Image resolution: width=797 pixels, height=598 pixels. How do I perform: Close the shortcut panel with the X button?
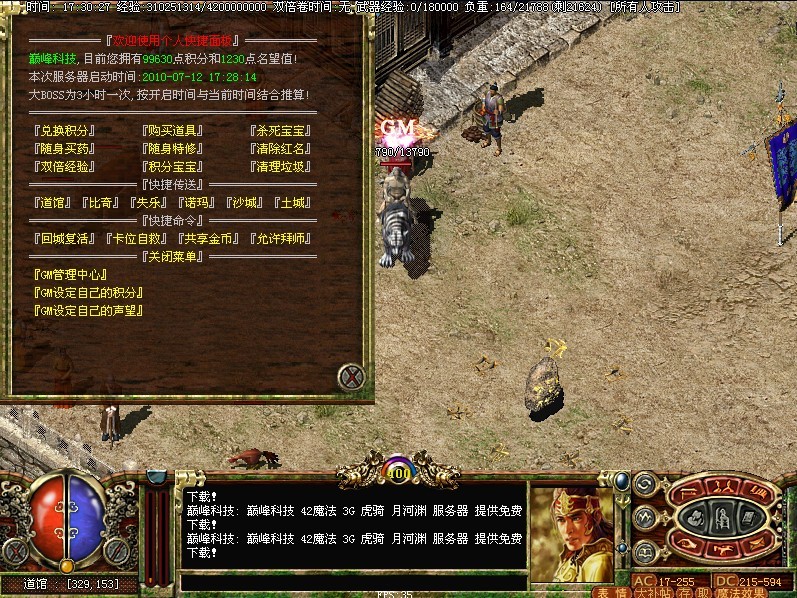tap(351, 377)
